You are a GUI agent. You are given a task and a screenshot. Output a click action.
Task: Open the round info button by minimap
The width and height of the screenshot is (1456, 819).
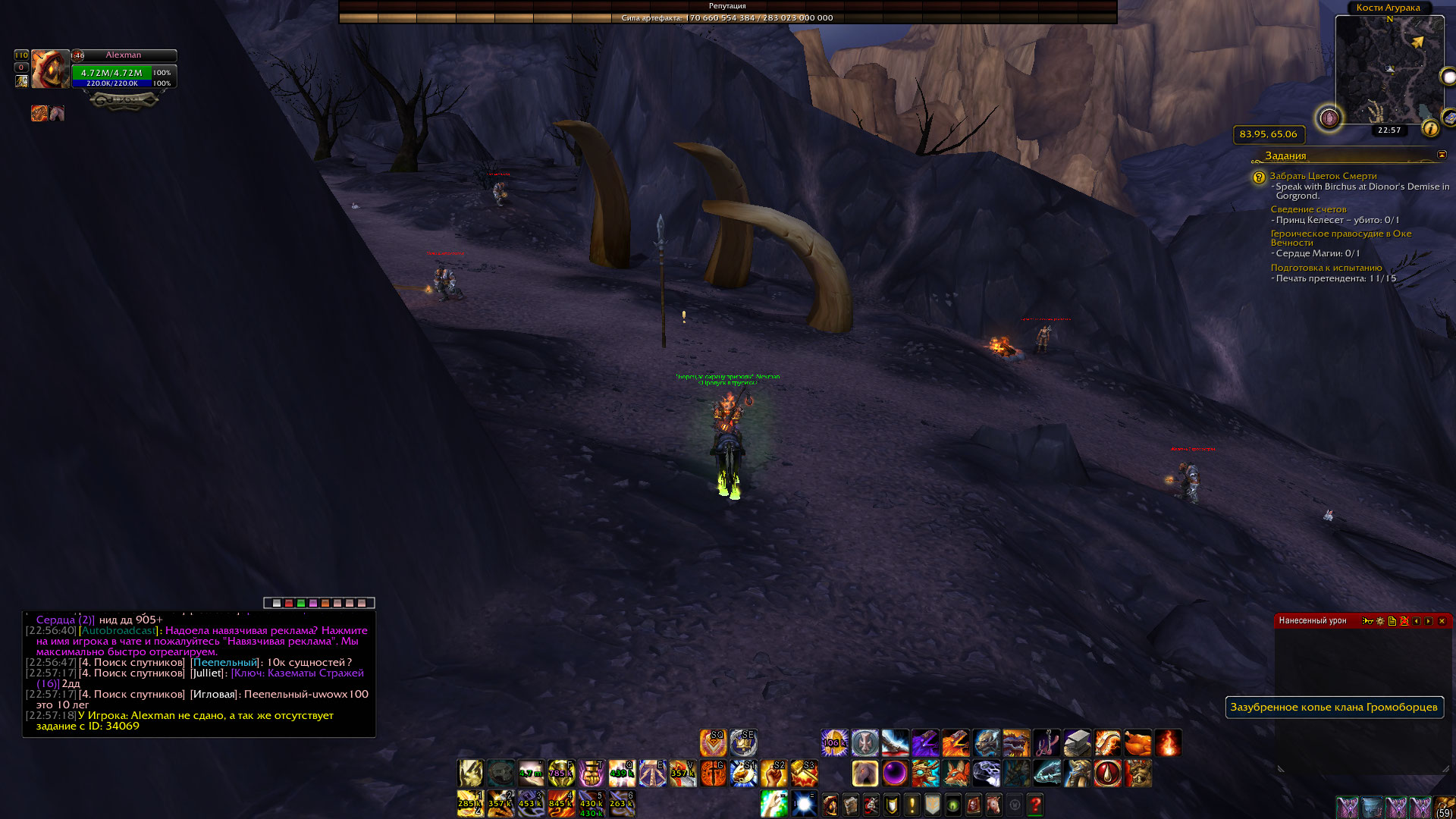[1430, 129]
